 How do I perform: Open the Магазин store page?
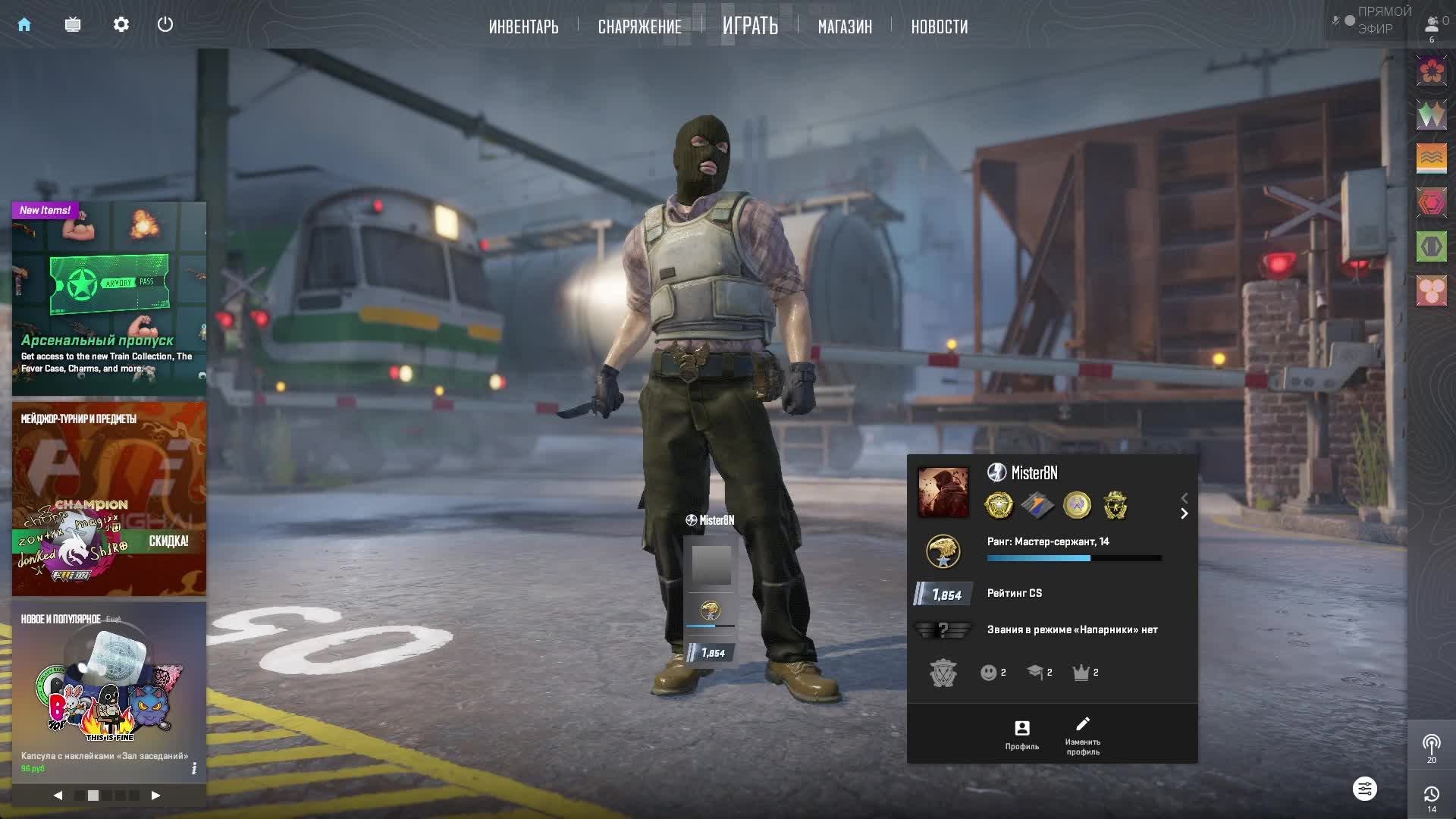click(845, 27)
